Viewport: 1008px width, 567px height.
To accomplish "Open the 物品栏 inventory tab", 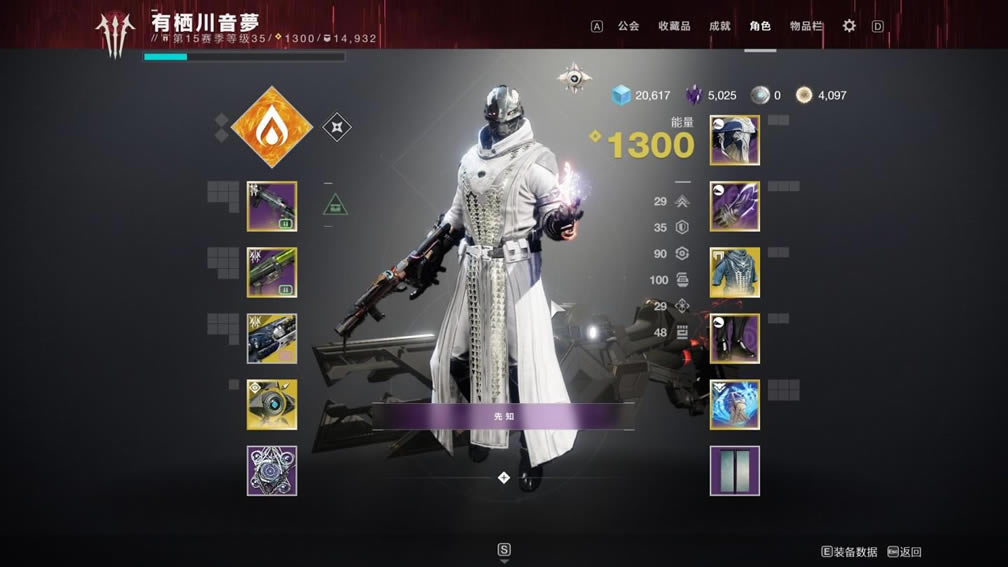I will tap(805, 26).
